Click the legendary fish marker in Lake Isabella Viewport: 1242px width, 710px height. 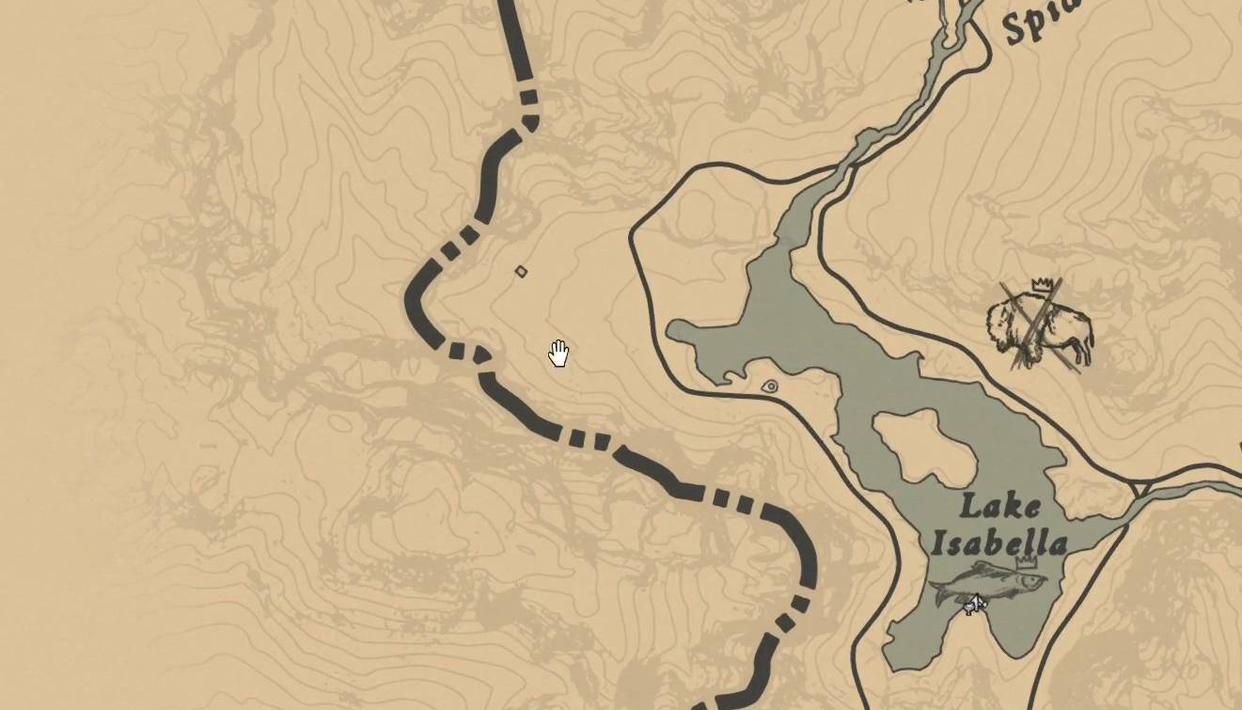(x=988, y=581)
